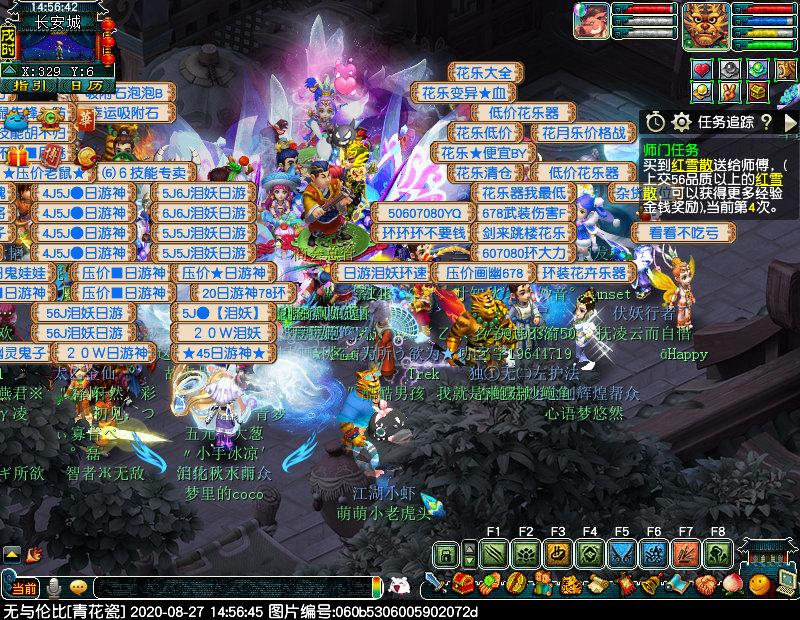
Task: Click the quest tracker question mark help
Action: [765, 121]
